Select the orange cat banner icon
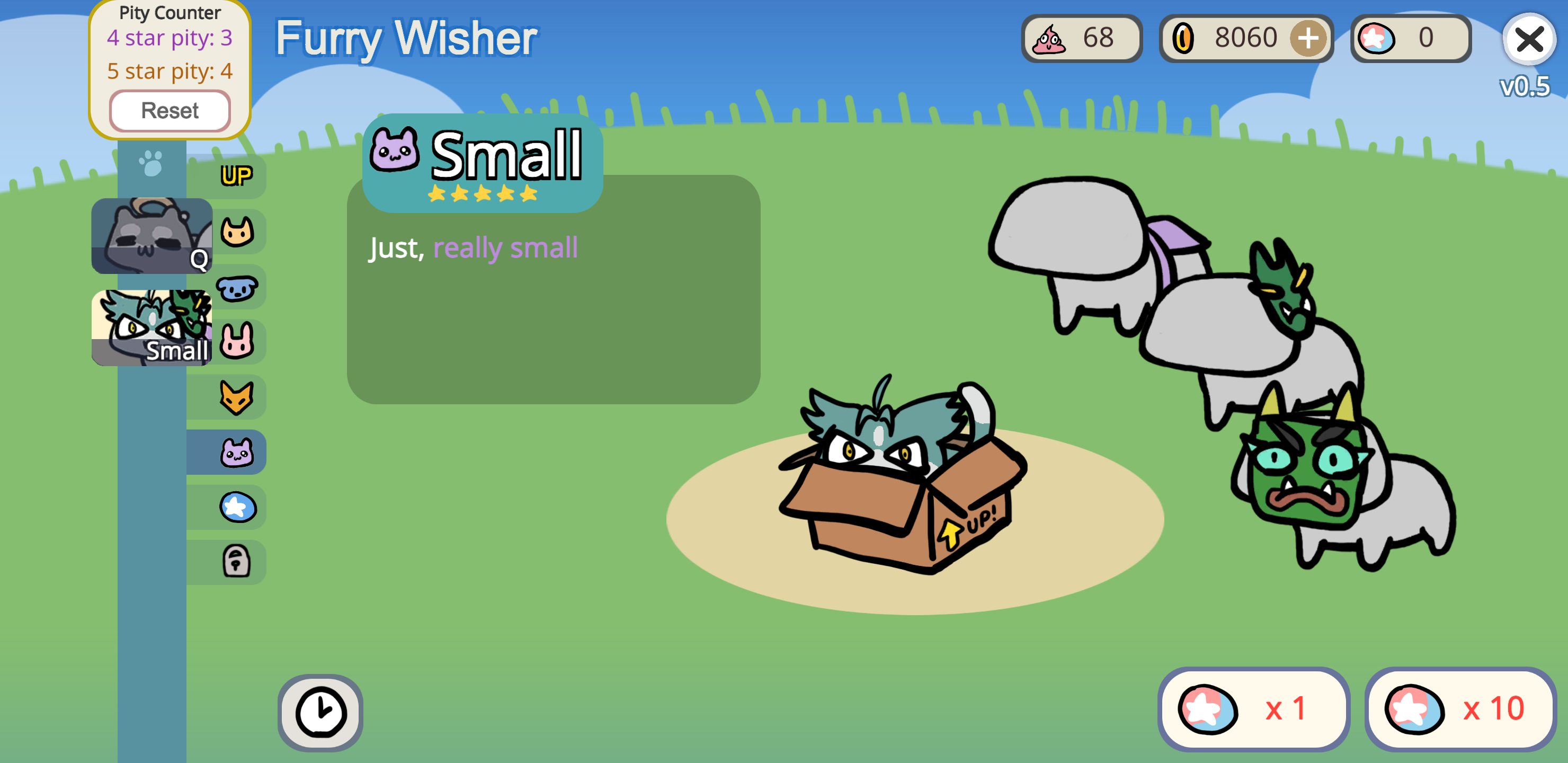This screenshot has height=763, width=1568. point(238,232)
